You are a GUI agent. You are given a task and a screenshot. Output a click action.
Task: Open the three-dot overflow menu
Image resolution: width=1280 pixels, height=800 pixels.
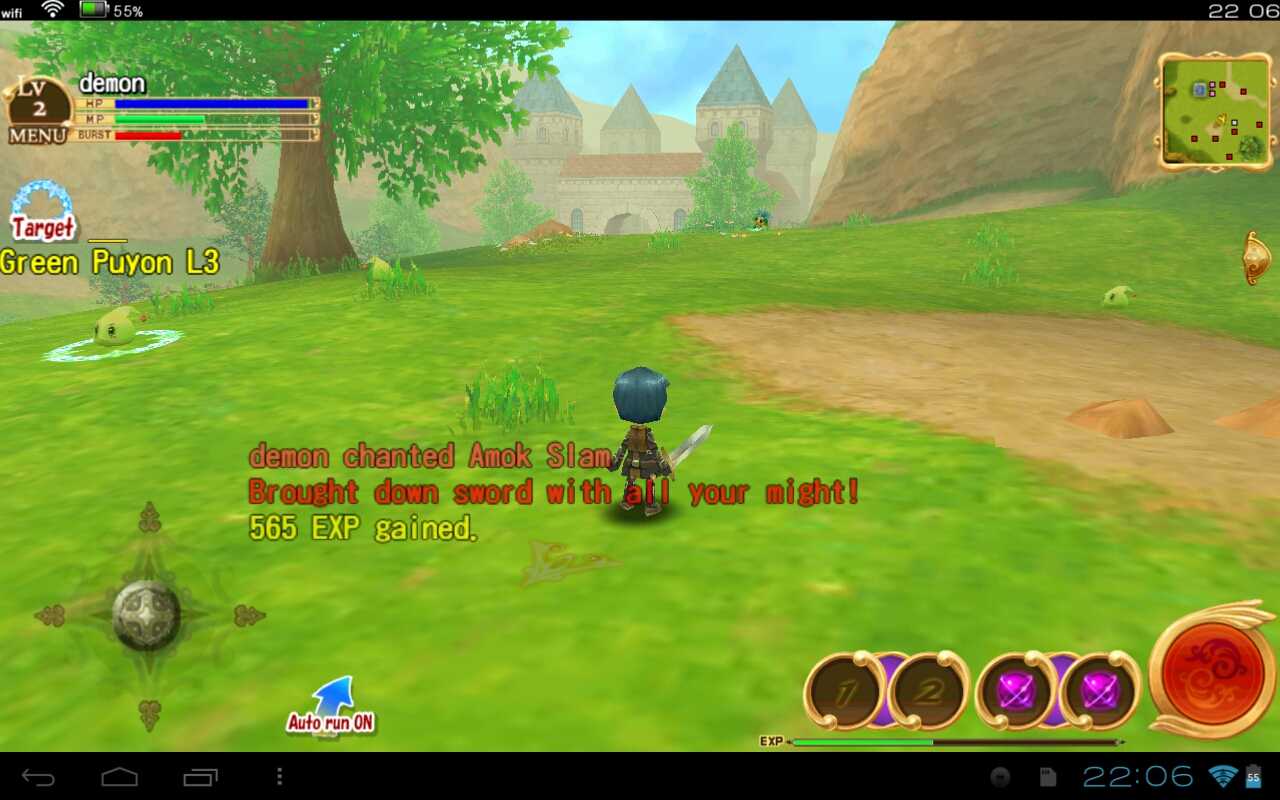(279, 777)
